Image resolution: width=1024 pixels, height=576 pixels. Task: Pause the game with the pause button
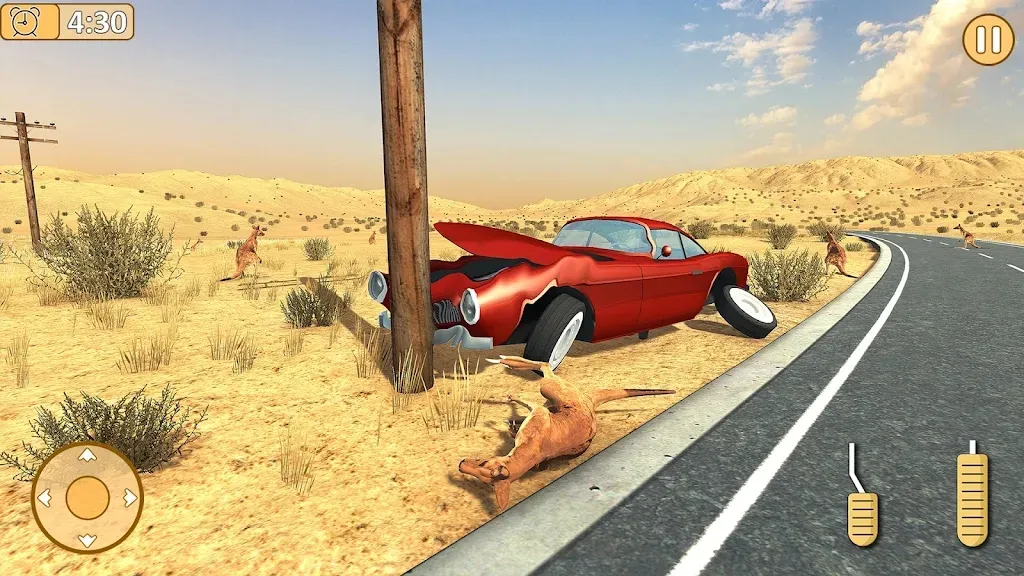pyautogui.click(x=988, y=40)
